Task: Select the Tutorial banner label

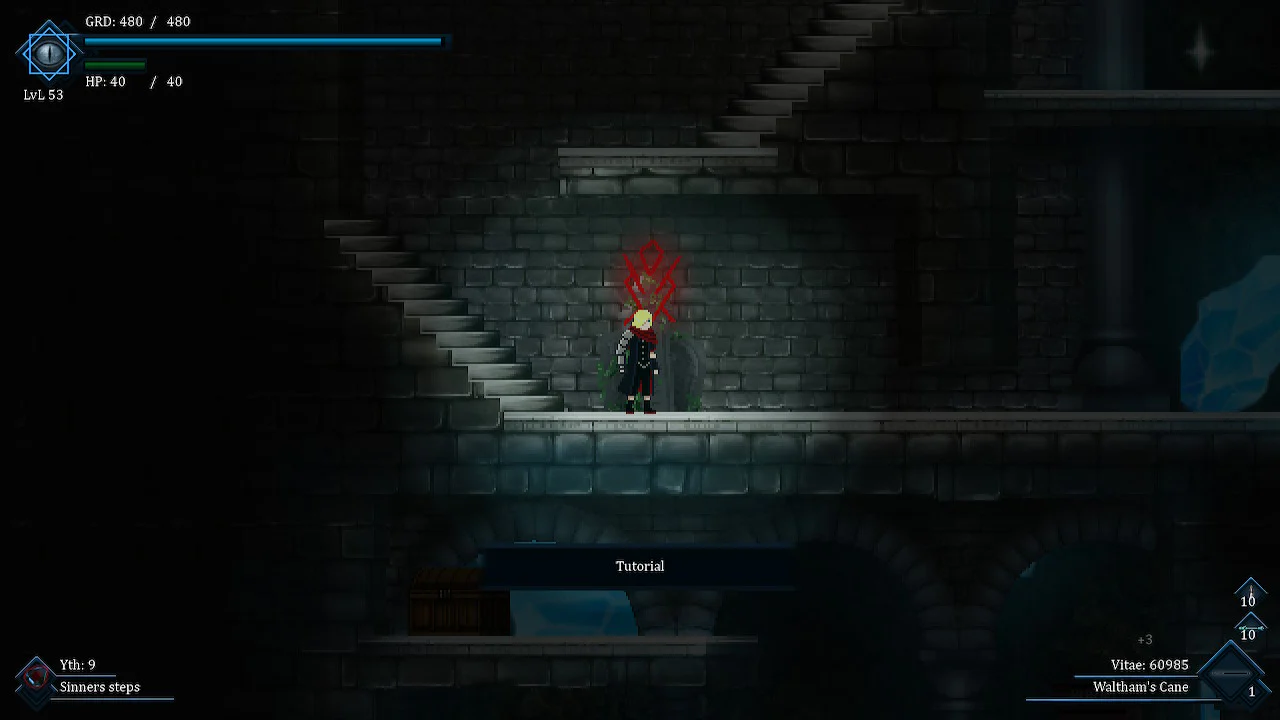Action: 640,566
